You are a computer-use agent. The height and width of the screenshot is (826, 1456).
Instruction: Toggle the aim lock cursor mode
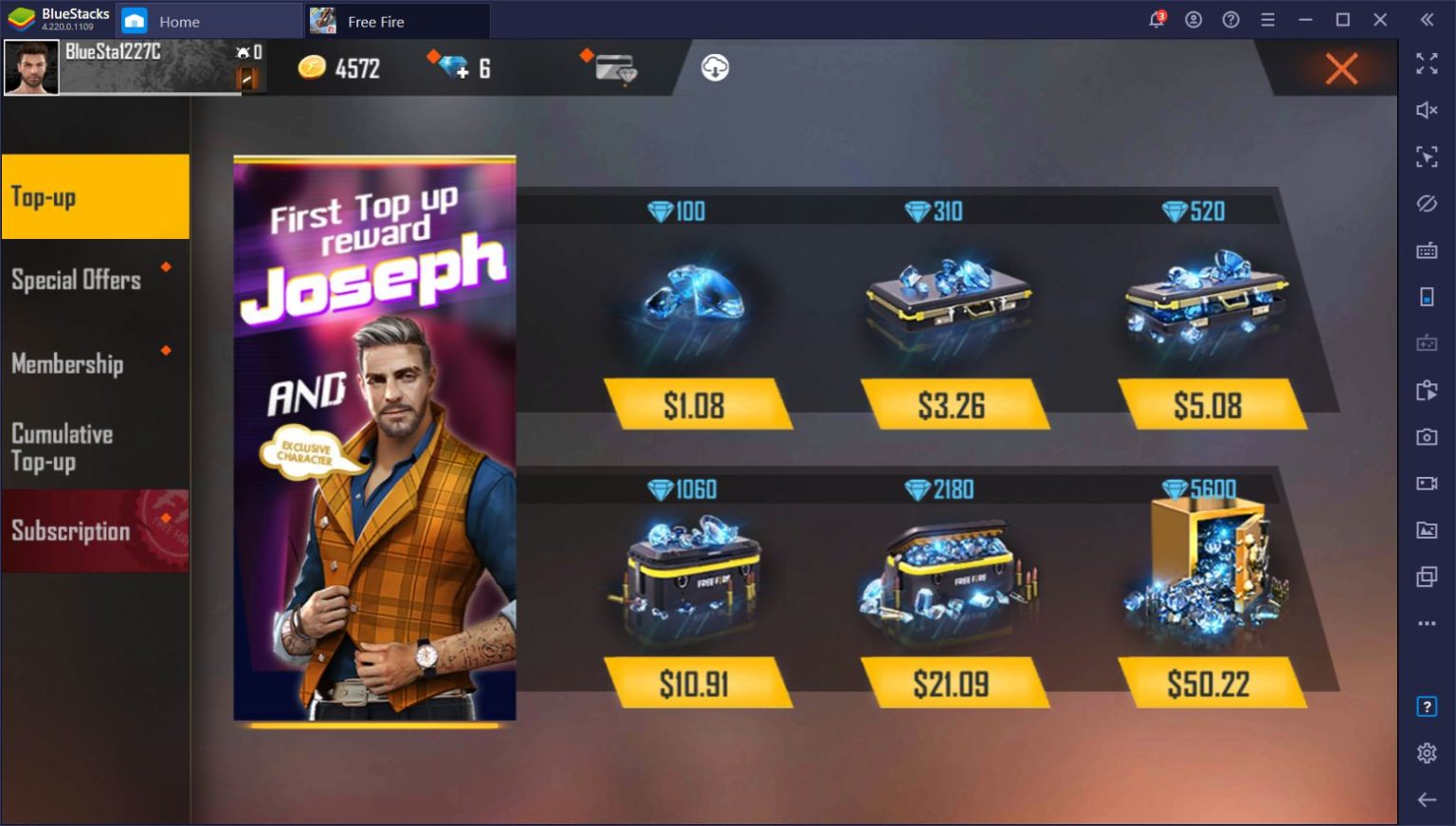coord(1427,155)
